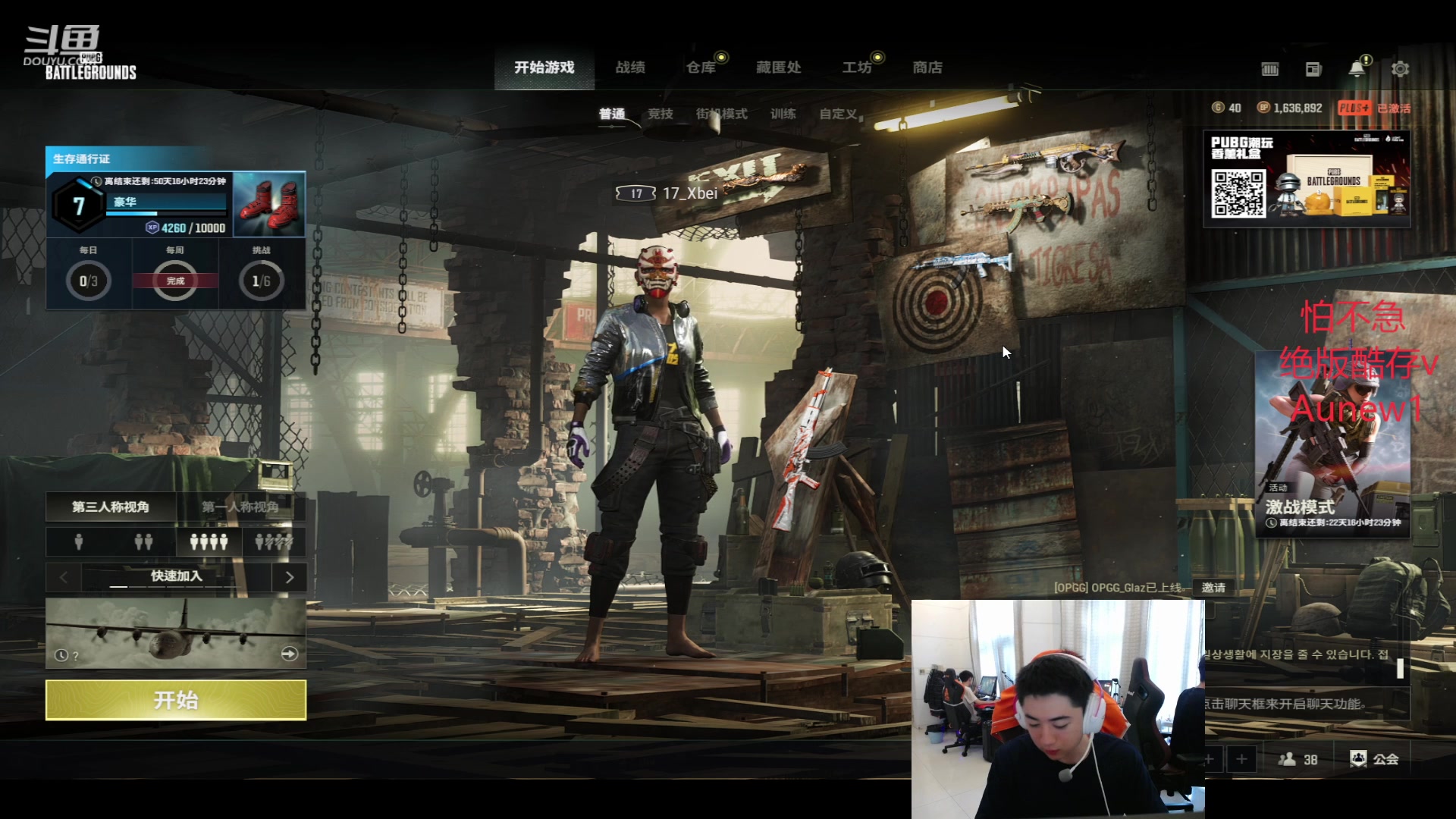Click the yellow 开始 start button
This screenshot has height=819, width=1456.
[176, 699]
